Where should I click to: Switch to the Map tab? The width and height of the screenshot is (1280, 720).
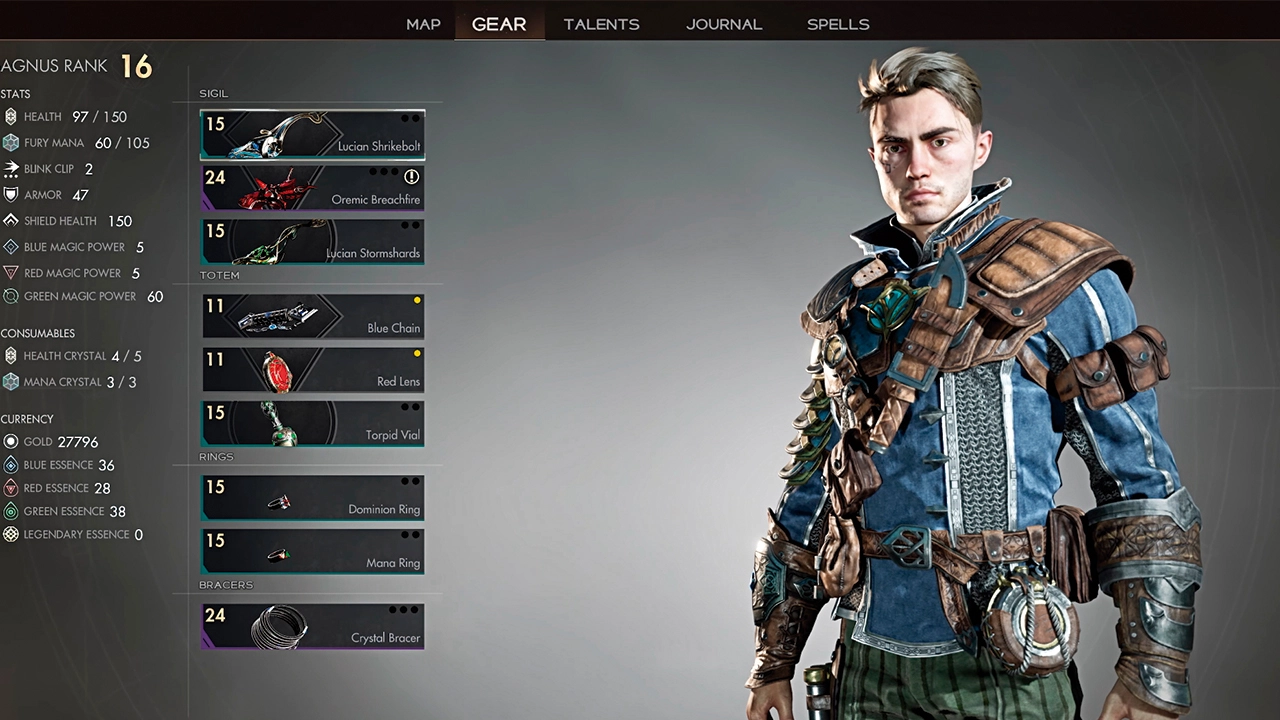(x=423, y=24)
